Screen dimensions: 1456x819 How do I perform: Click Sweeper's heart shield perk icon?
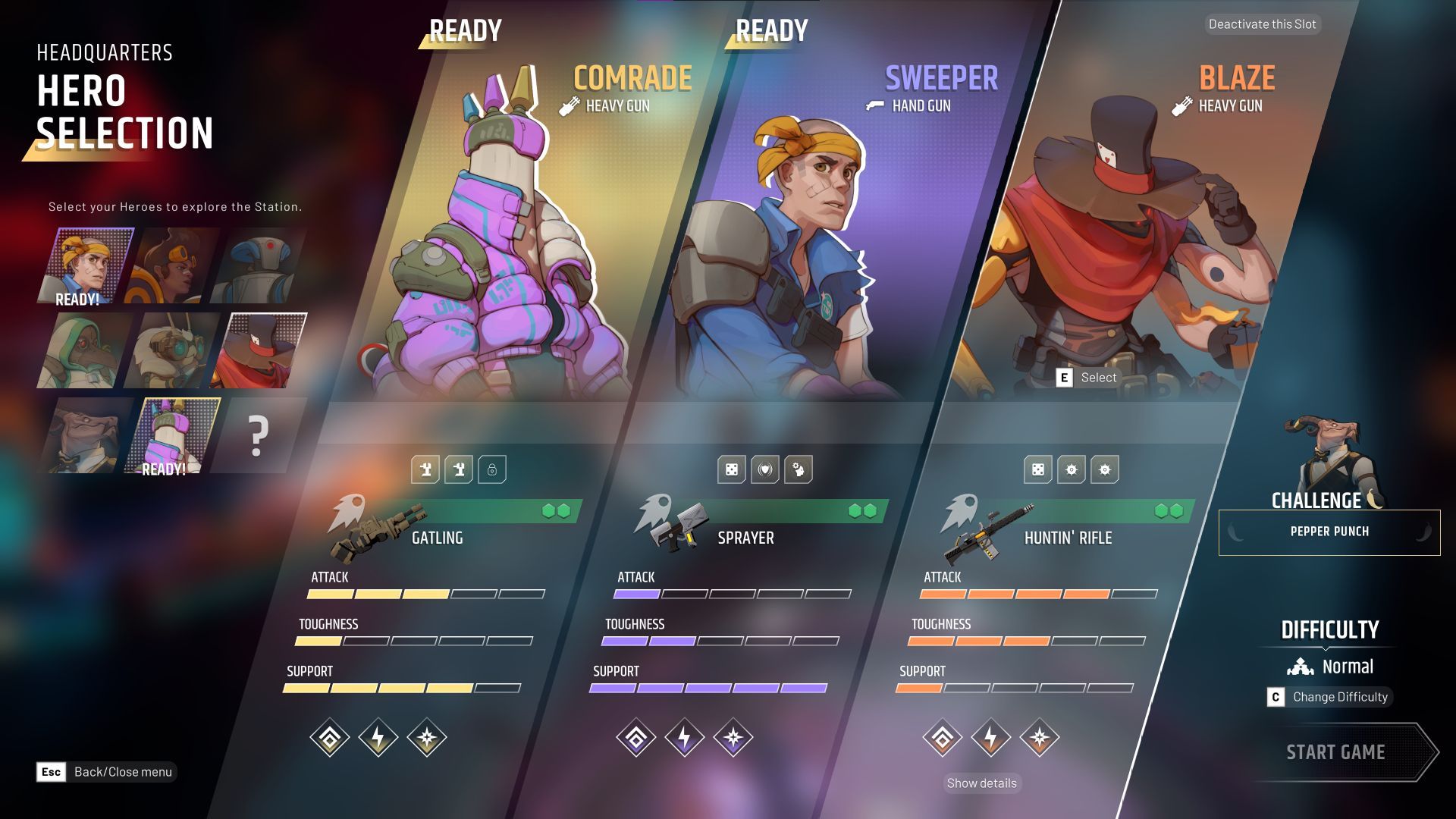[765, 469]
